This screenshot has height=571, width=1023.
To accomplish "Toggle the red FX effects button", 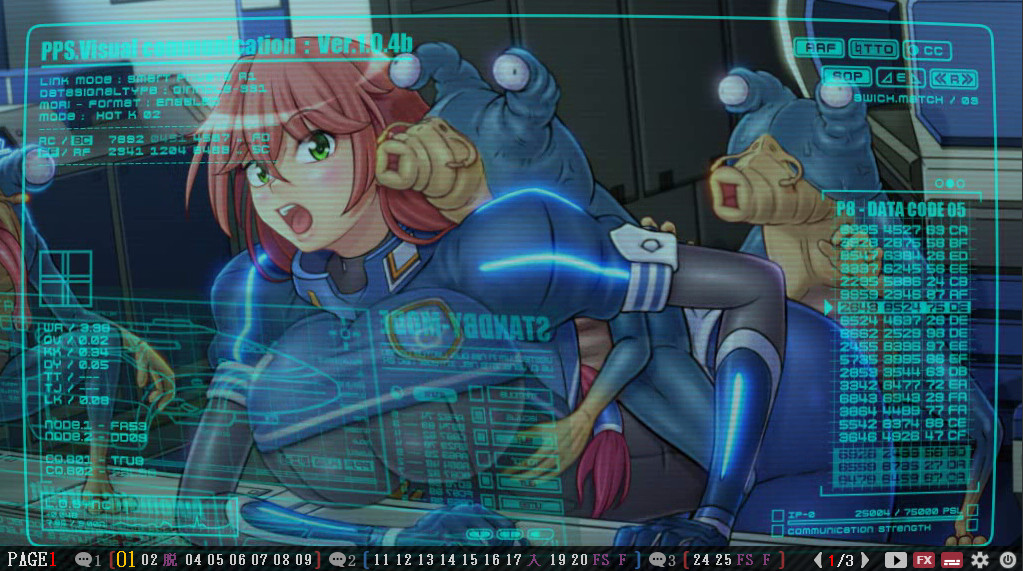I will 924,560.
